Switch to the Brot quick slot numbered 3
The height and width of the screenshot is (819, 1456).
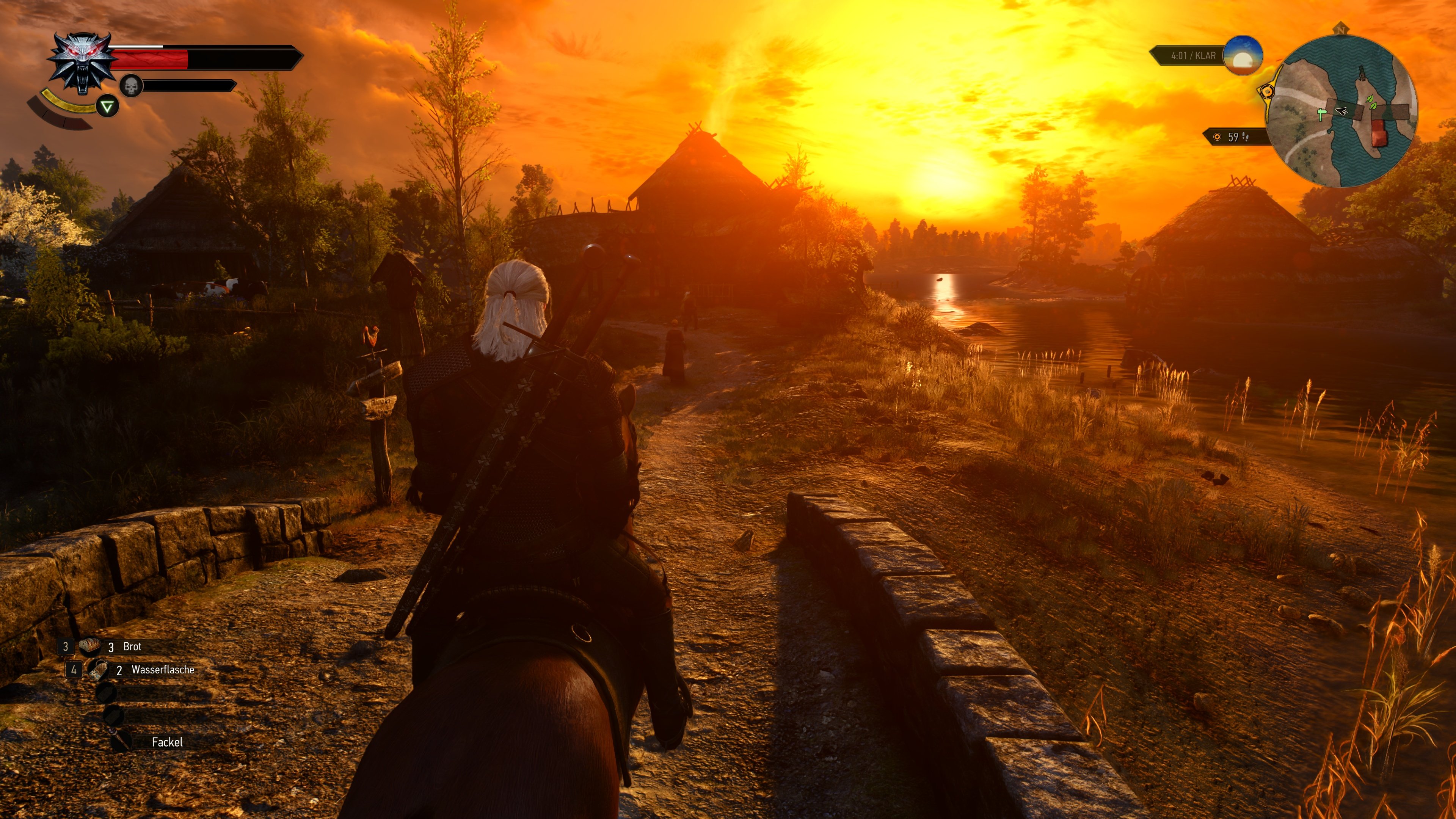pos(66,647)
